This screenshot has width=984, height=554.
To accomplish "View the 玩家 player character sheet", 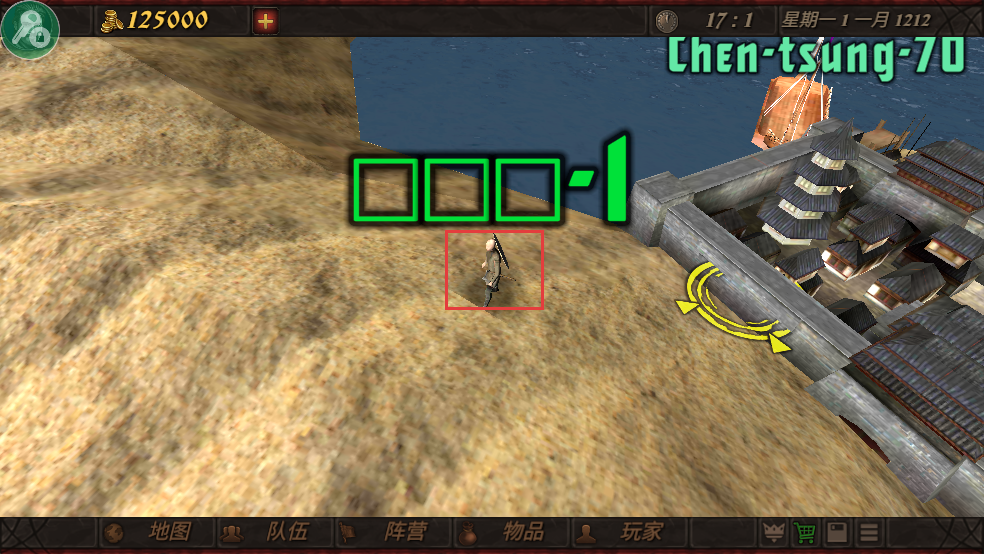I will [622, 532].
